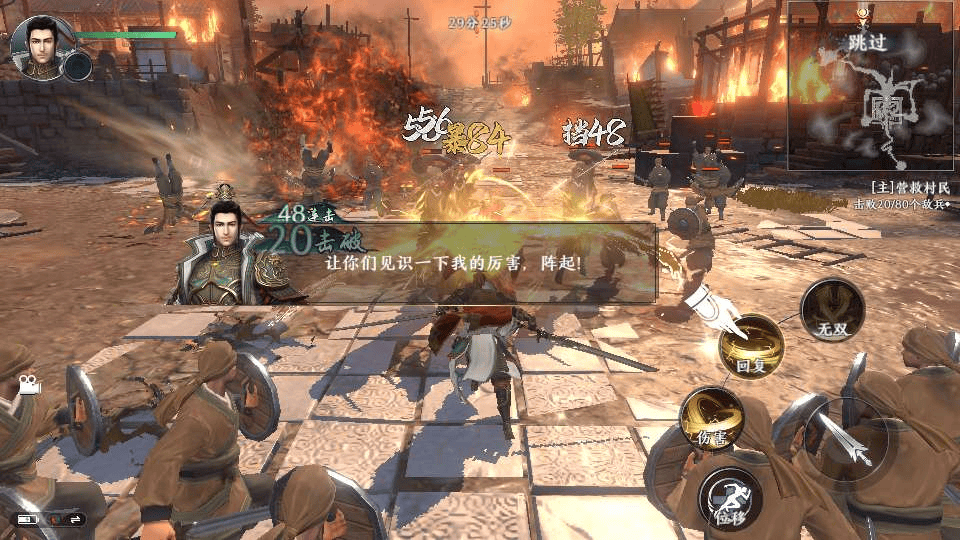Click the swap arrows icon on status bar
Screen dimensions: 960x540
click(75, 519)
